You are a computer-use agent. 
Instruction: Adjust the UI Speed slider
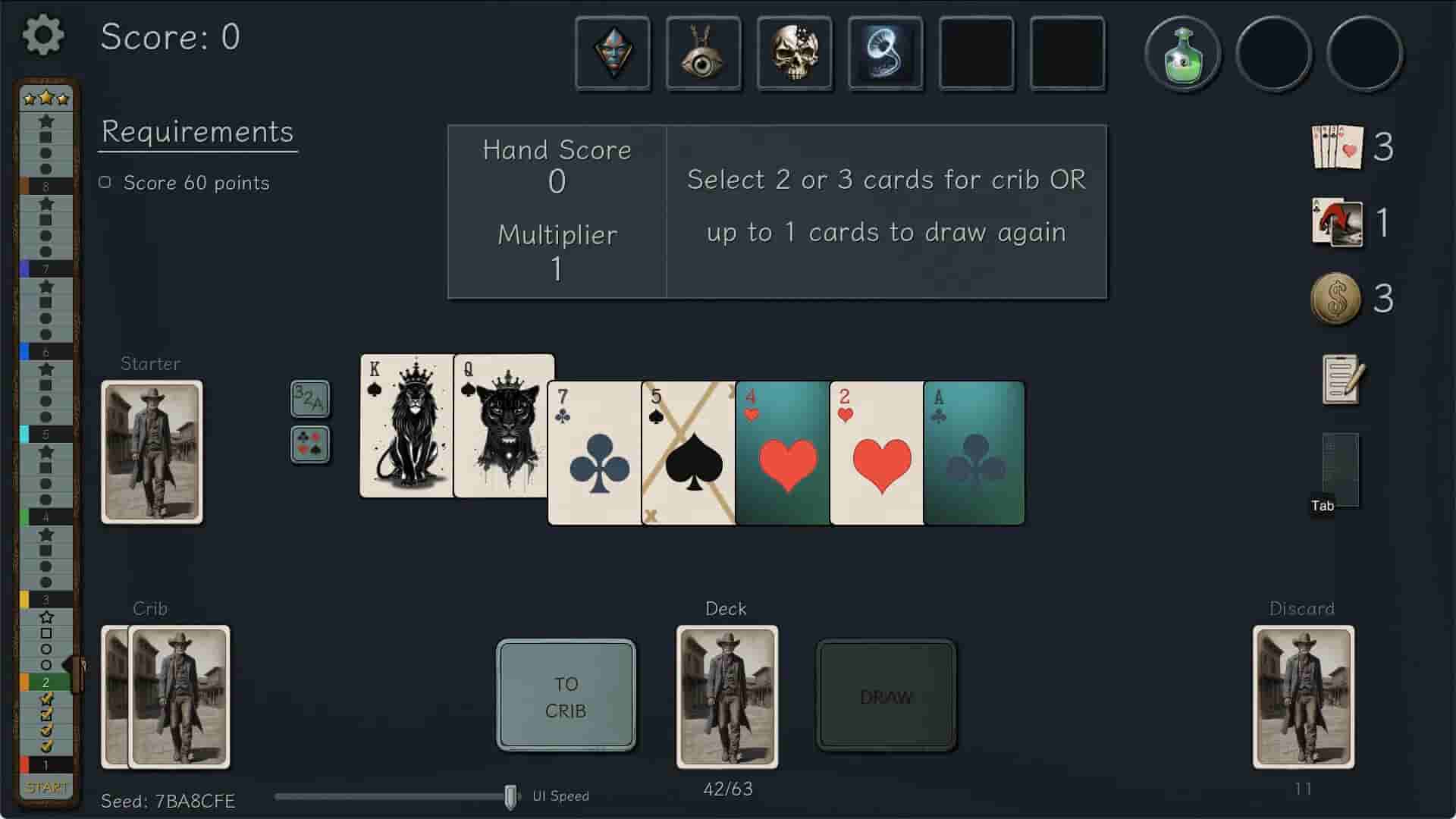pyautogui.click(x=509, y=795)
